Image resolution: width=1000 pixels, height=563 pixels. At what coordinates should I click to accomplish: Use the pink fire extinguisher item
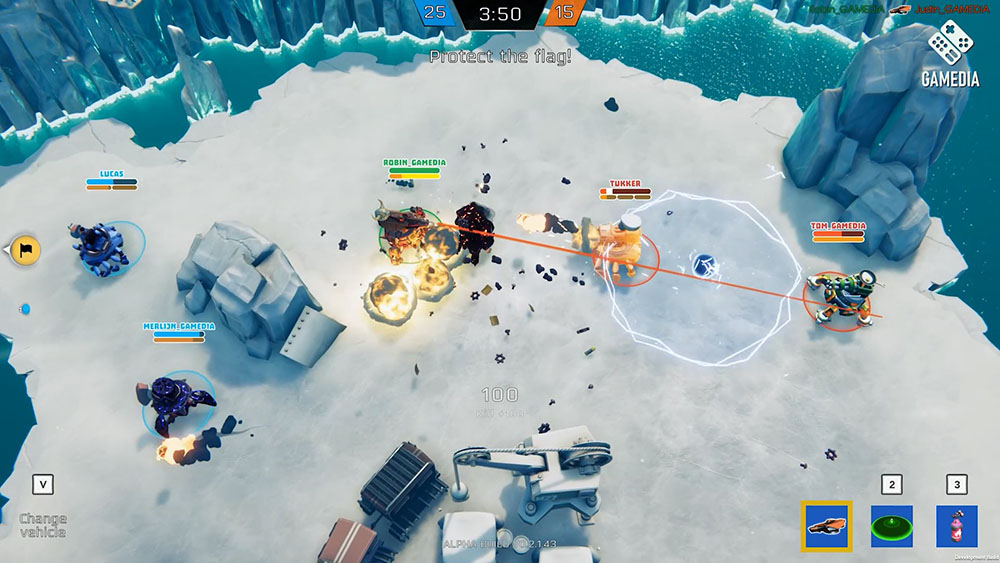(x=956, y=526)
